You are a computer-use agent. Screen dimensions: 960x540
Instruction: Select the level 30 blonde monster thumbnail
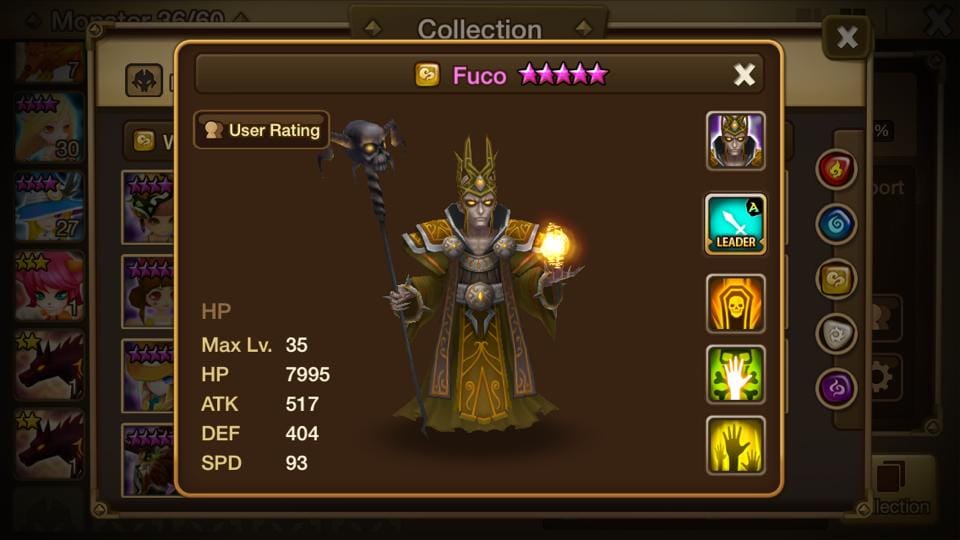tap(48, 128)
